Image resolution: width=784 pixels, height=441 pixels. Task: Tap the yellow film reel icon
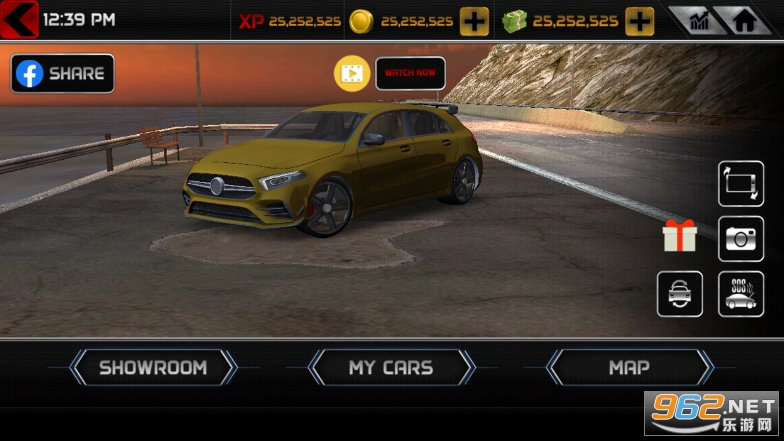(352, 73)
